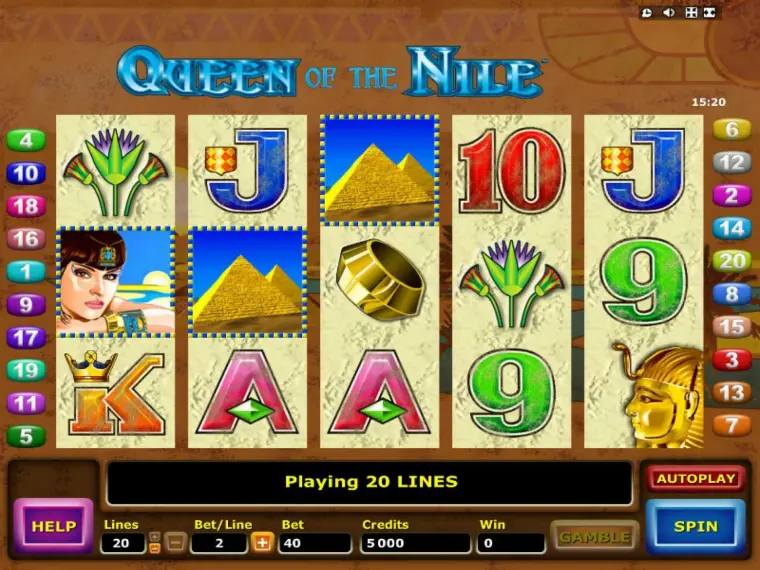760x570 pixels.
Task: Select payline number 4 badge
Action: (26, 141)
